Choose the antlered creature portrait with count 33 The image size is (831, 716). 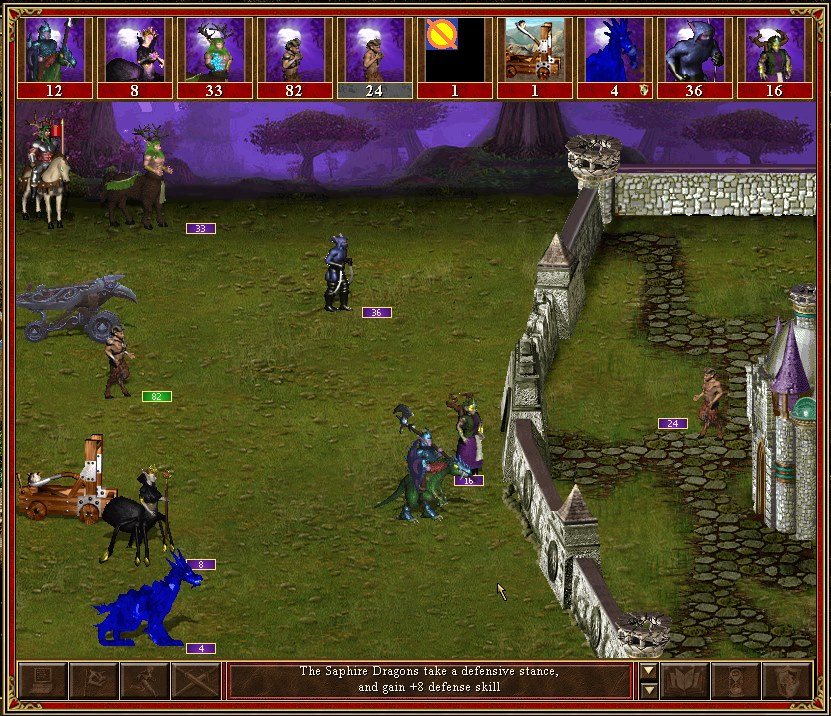coord(214,50)
